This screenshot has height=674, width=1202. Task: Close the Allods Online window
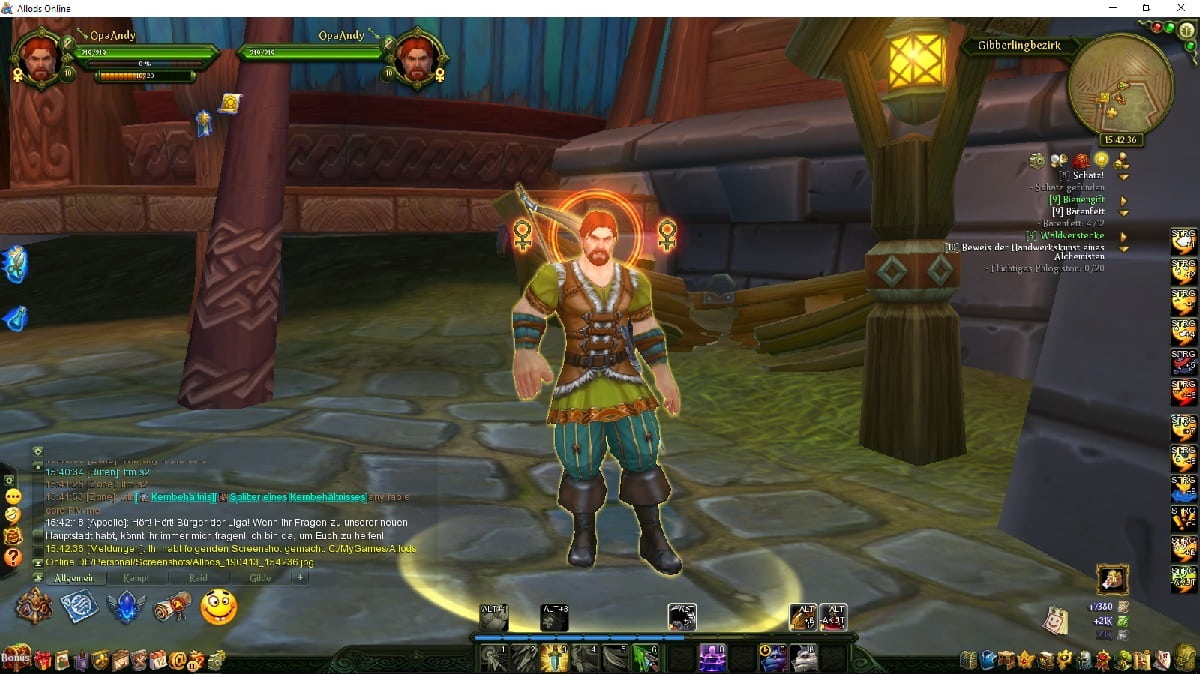click(x=1182, y=8)
